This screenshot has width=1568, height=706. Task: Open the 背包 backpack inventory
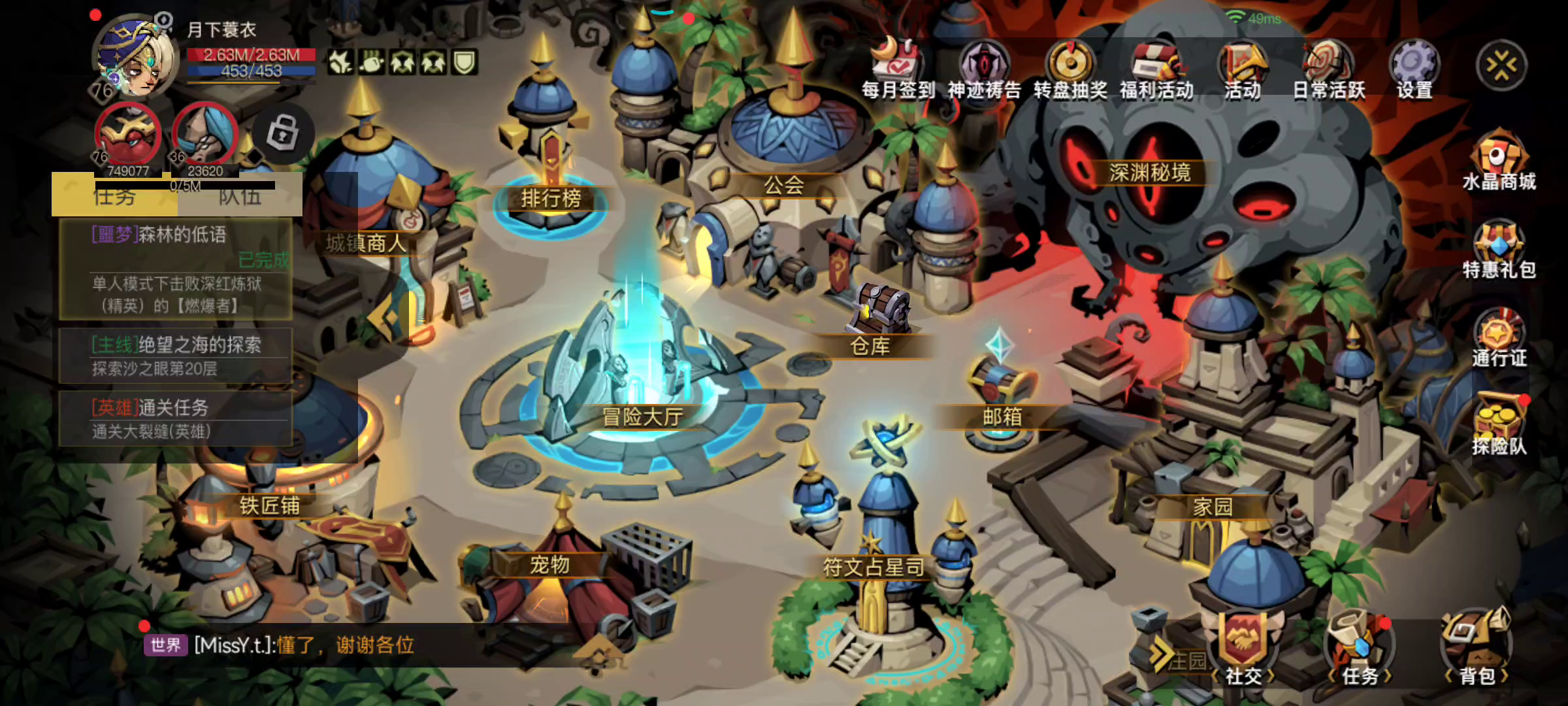(1477, 649)
